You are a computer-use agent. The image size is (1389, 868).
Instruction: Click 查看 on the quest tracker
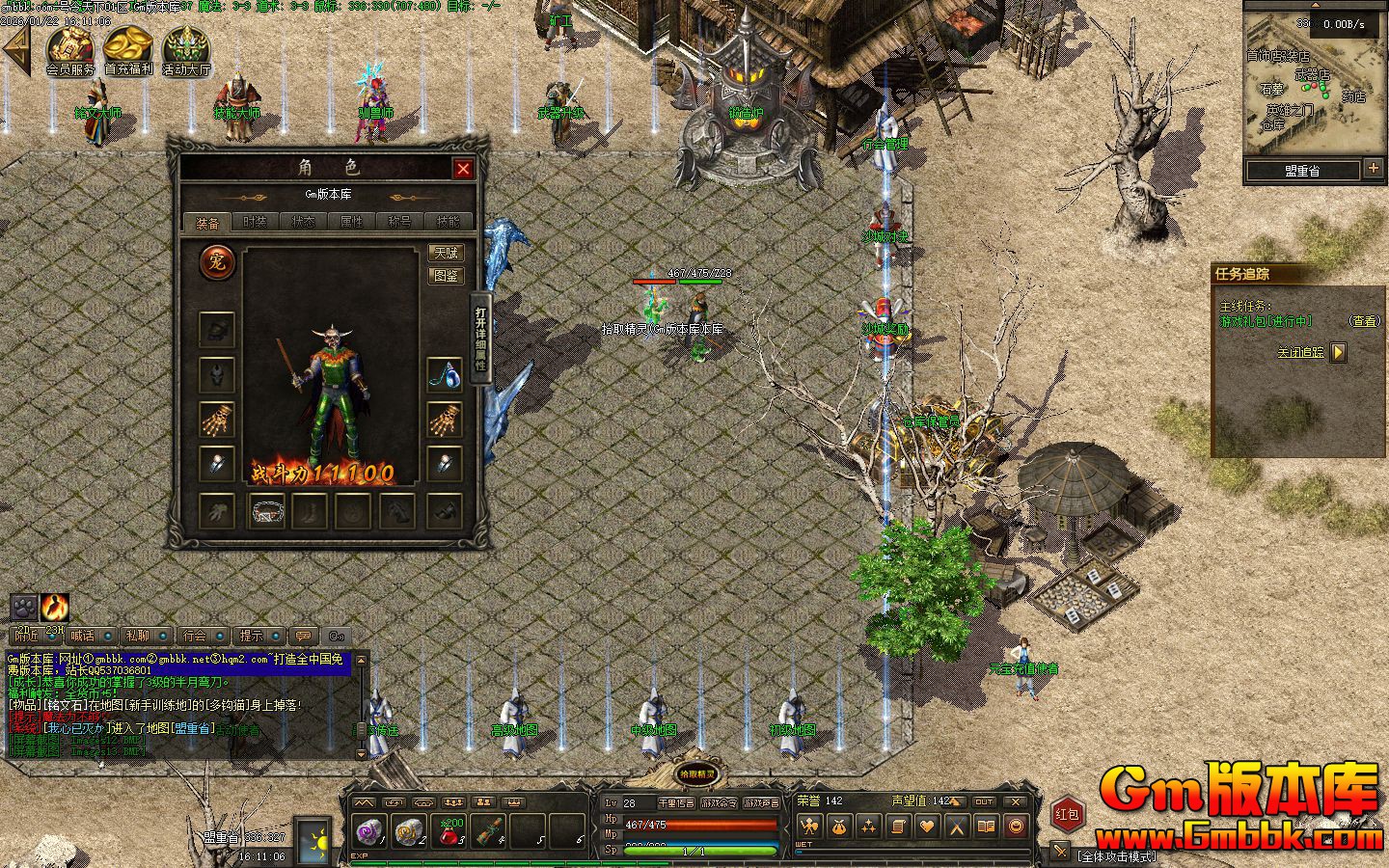coord(1364,321)
